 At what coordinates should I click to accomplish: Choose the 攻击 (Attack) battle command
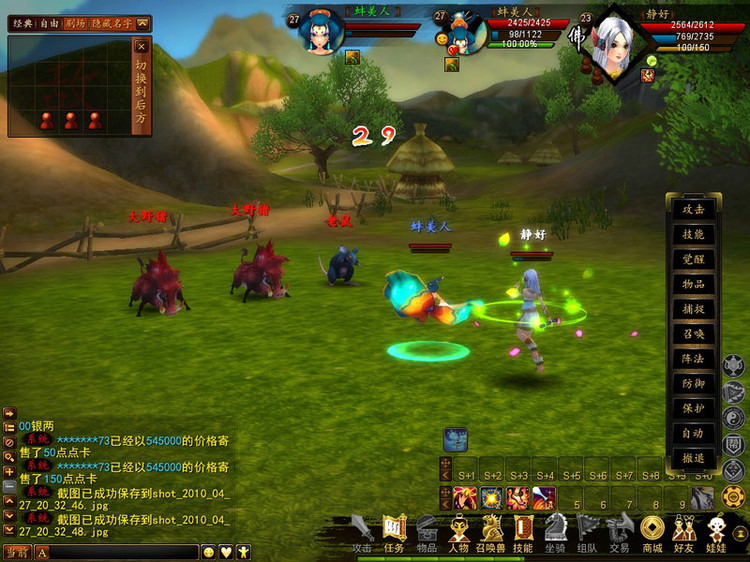(x=693, y=209)
